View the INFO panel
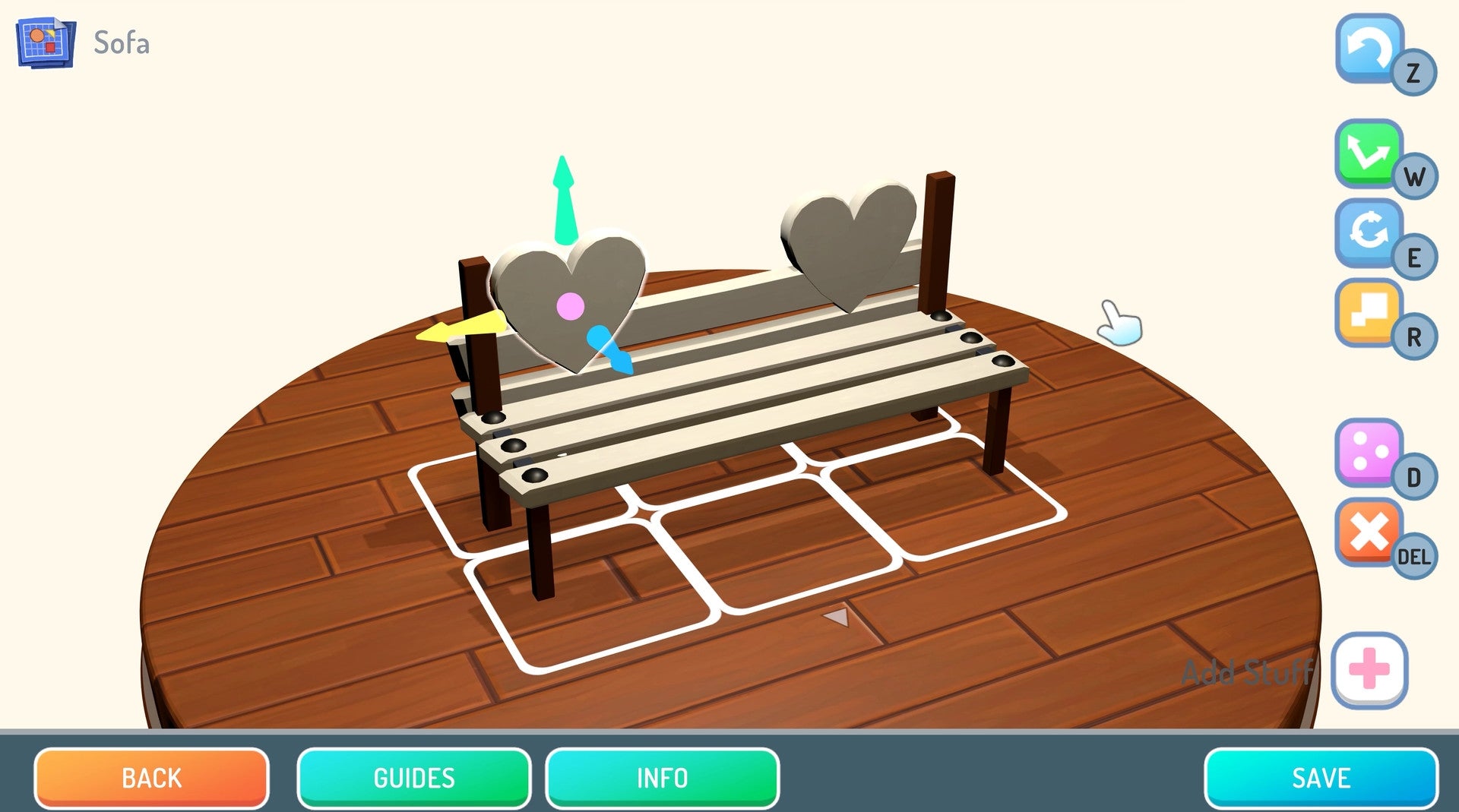The width and height of the screenshot is (1459, 812). click(663, 778)
